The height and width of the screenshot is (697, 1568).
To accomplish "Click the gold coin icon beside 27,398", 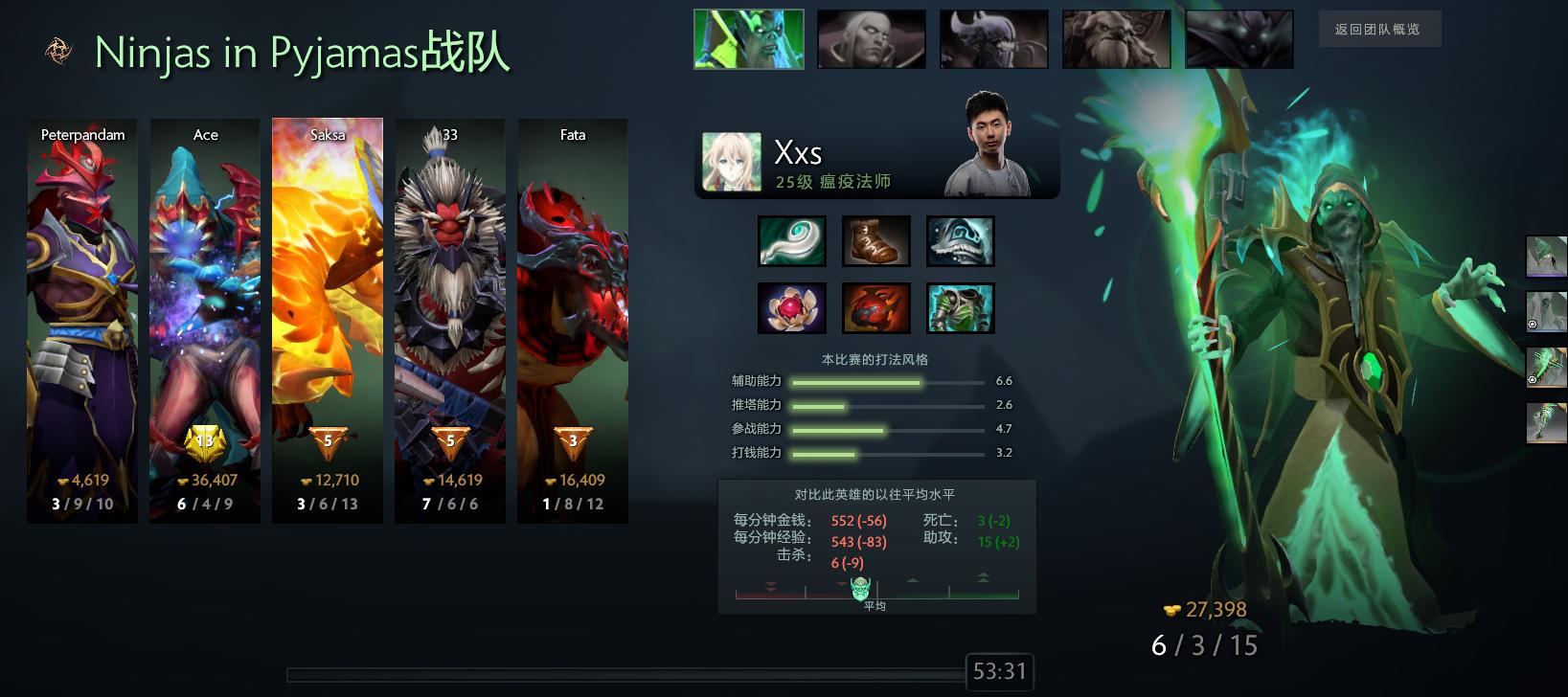I will 1170,609.
